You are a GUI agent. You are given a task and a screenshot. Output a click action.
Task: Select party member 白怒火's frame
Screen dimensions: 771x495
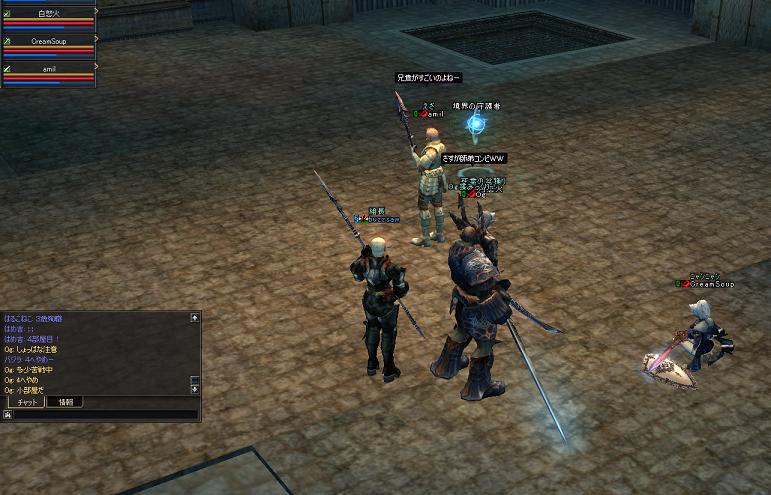[x=48, y=18]
